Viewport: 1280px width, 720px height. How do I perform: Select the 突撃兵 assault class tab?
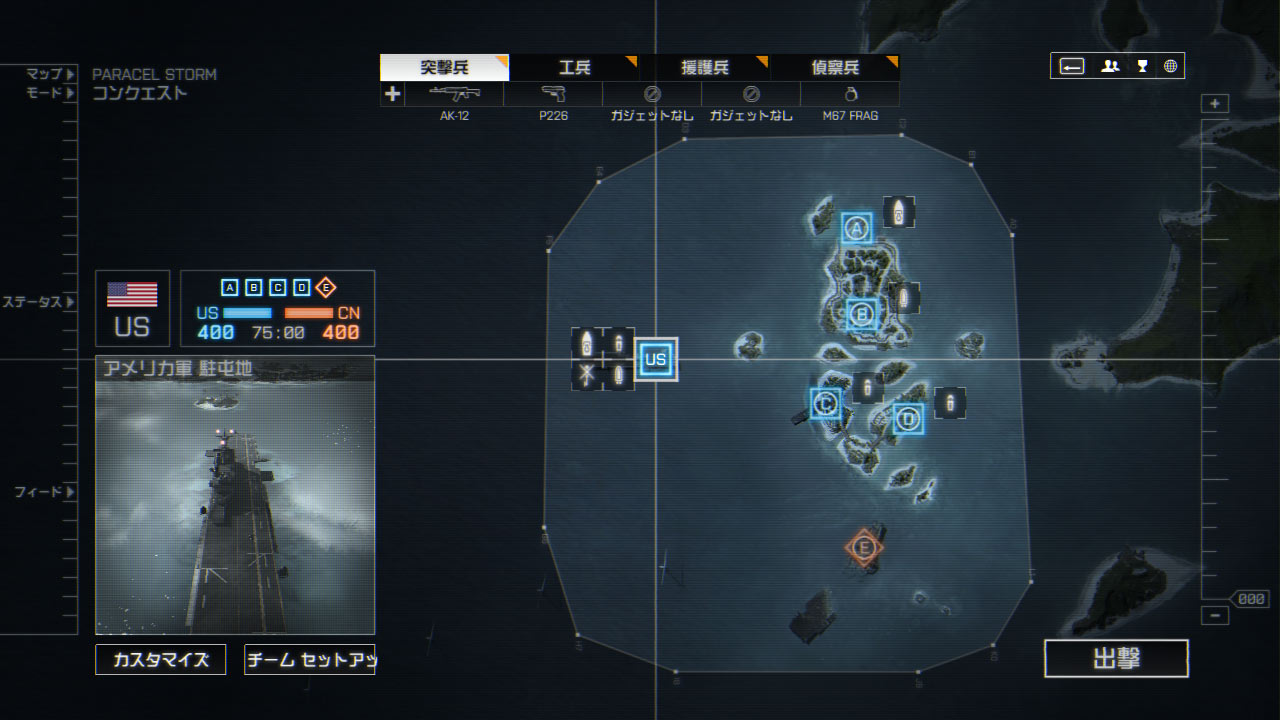tap(444, 68)
